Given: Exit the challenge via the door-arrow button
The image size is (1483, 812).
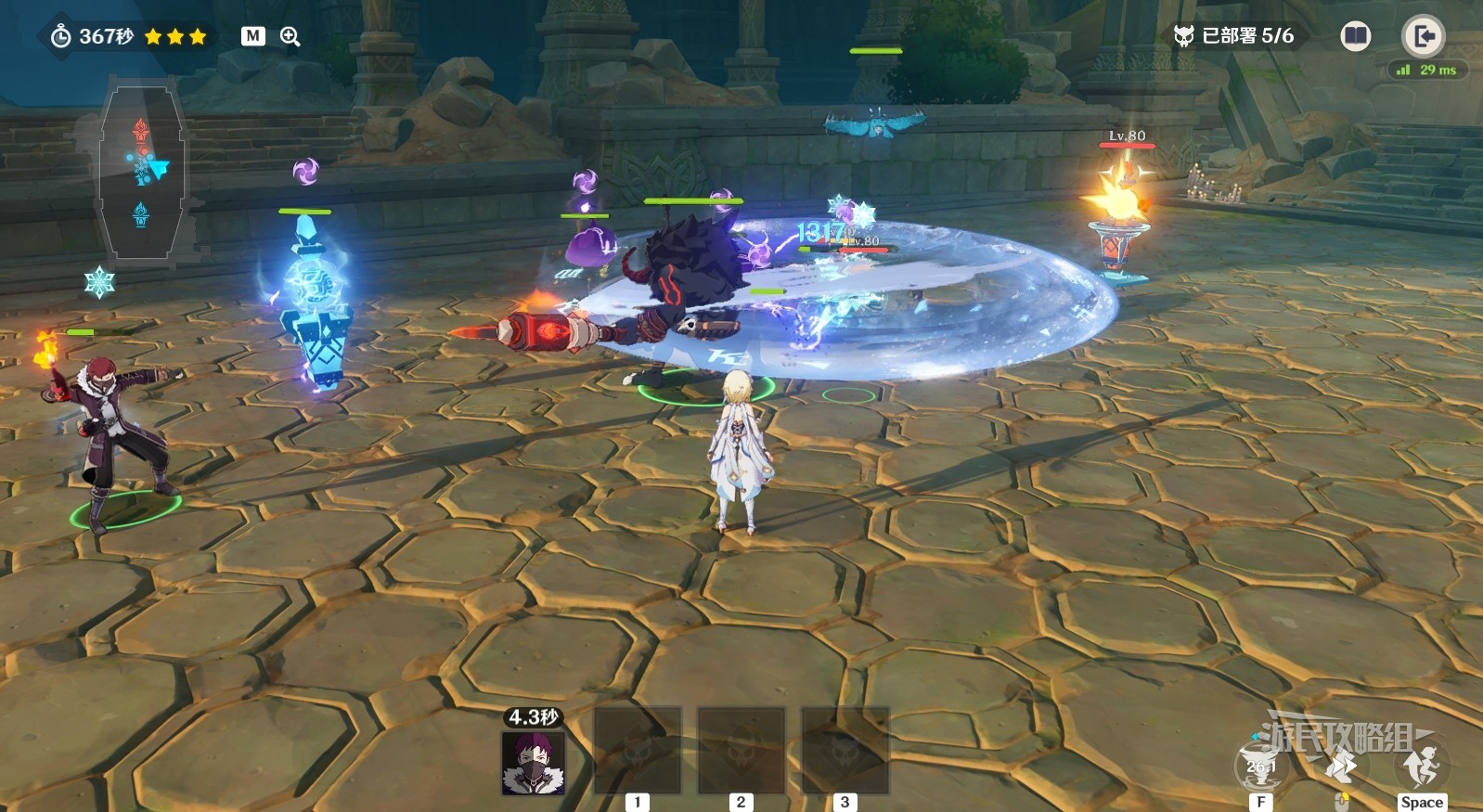Looking at the screenshot, I should coord(1423,36).
